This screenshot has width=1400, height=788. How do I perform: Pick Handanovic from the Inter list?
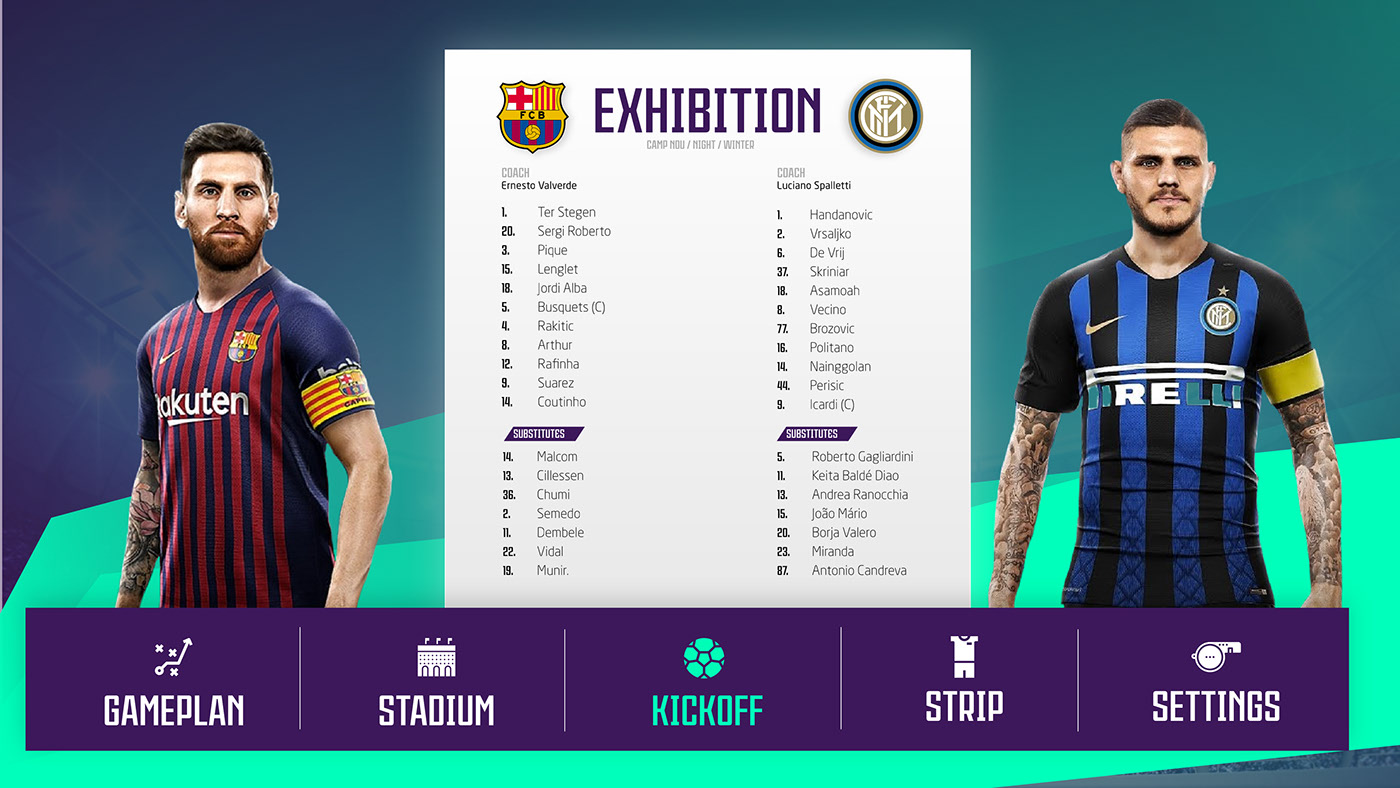pyautogui.click(x=841, y=215)
